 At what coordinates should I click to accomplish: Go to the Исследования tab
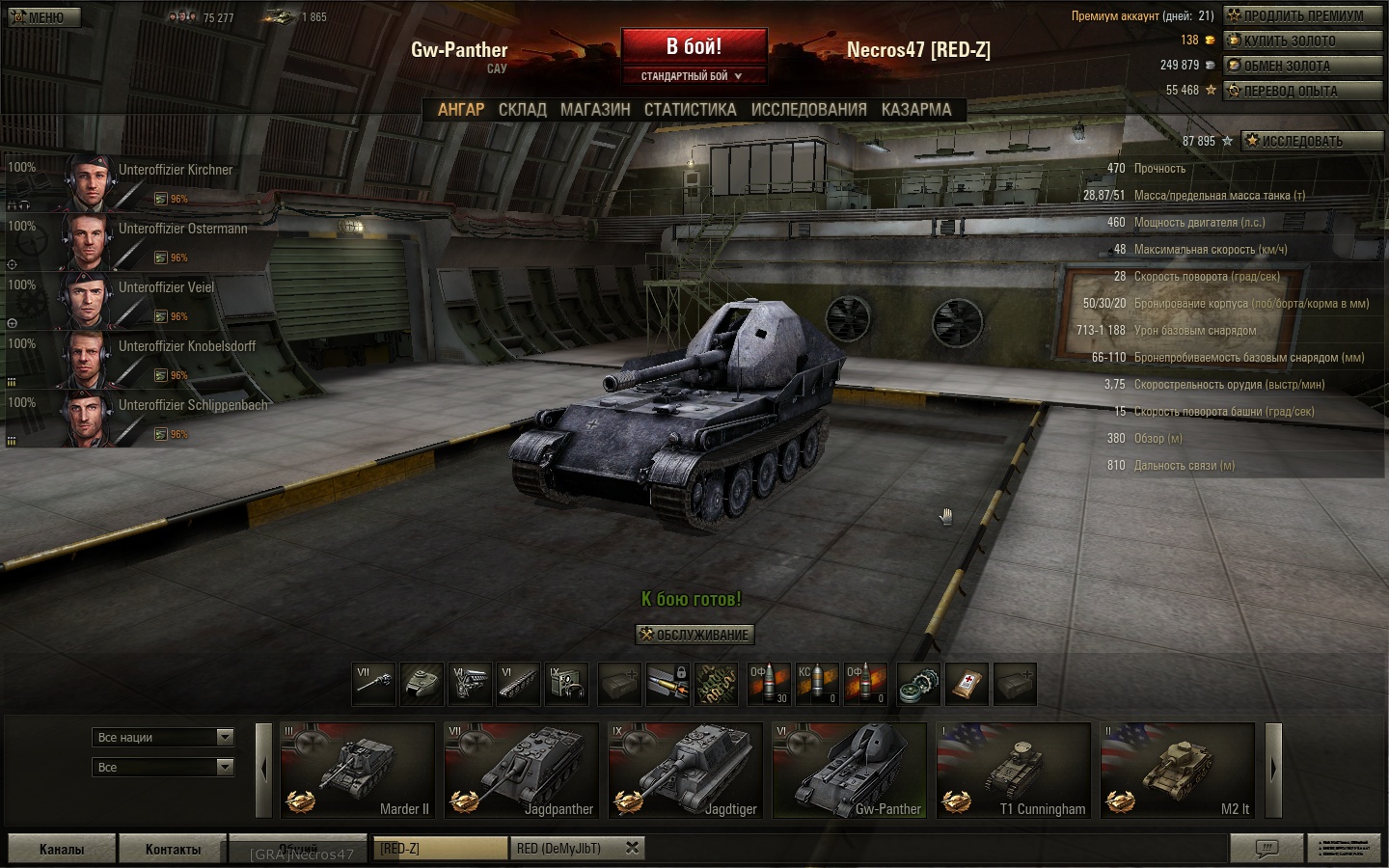(x=808, y=110)
